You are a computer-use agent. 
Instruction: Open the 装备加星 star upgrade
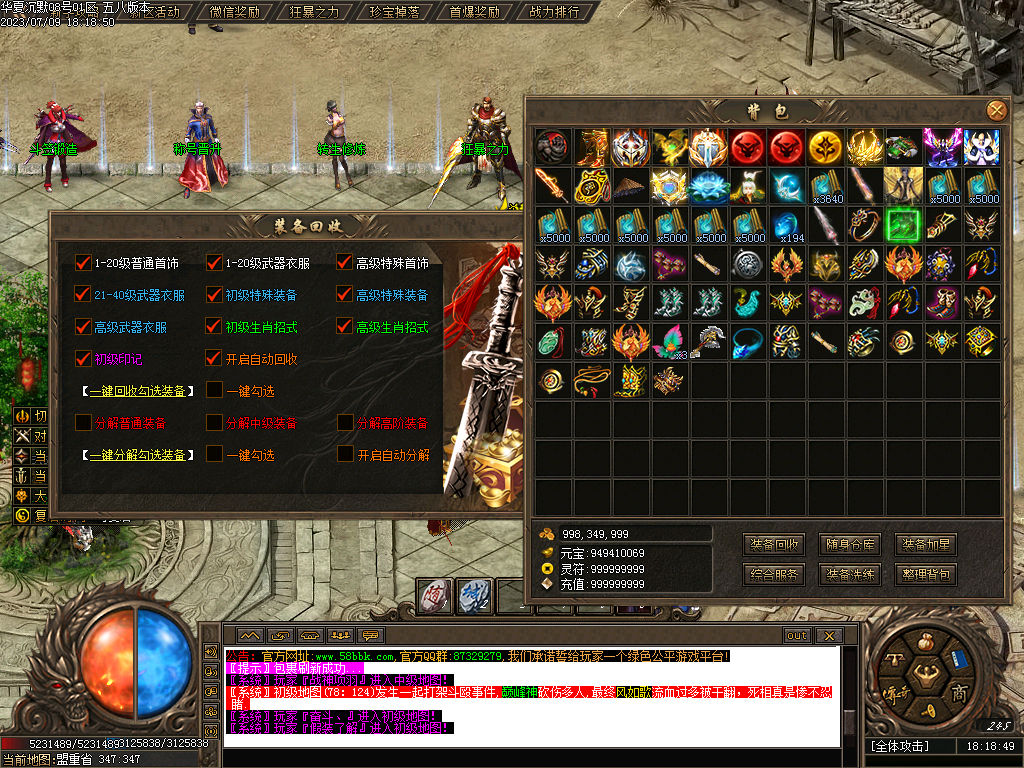tap(925, 545)
